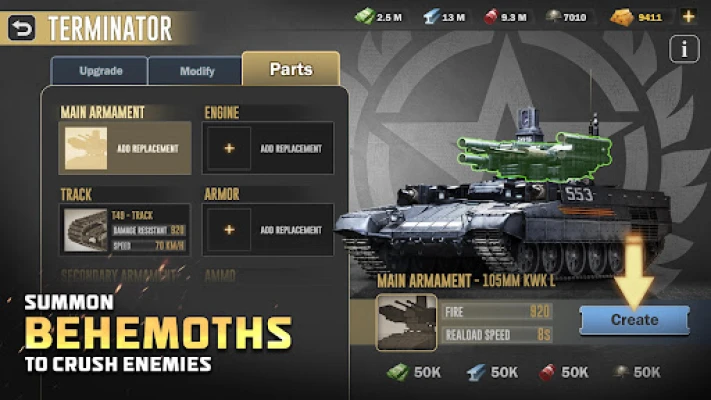Viewport: 711px width, 400px height.
Task: Buy more gold with the plus button
Action: (x=688, y=16)
